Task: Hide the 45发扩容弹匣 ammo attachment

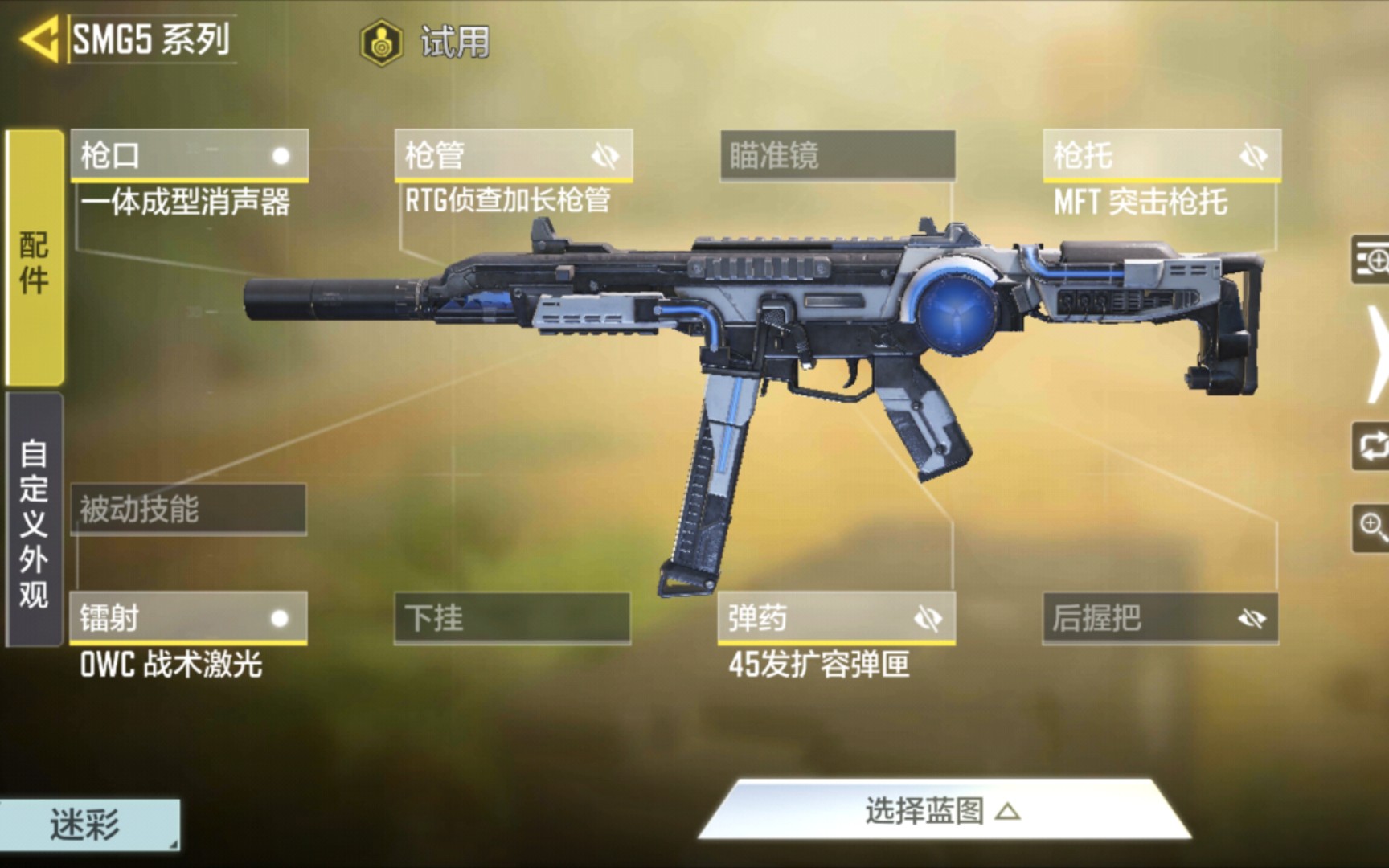Action: (929, 619)
